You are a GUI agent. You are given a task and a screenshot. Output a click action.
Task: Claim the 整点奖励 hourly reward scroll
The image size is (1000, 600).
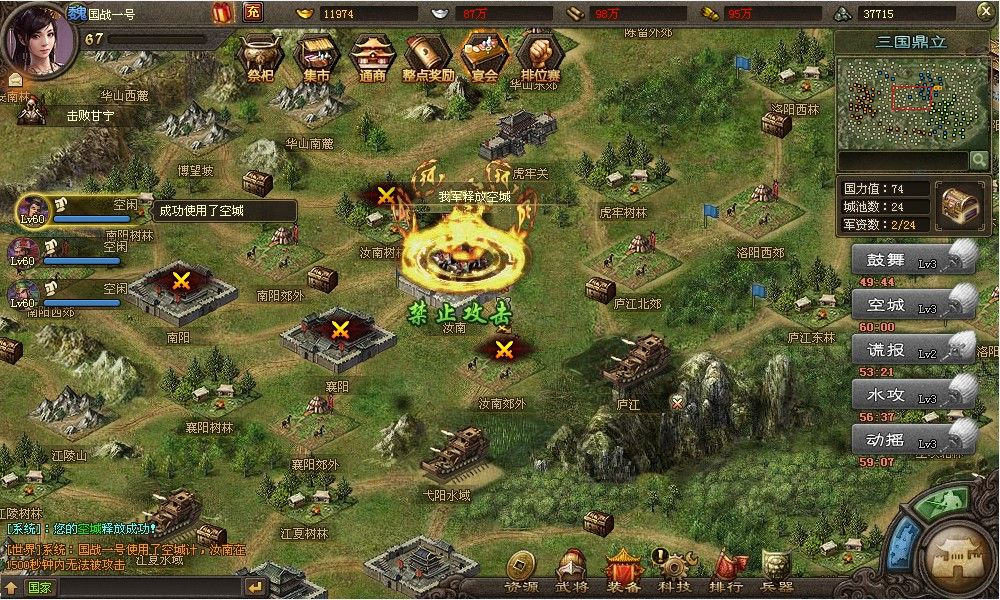click(x=428, y=57)
